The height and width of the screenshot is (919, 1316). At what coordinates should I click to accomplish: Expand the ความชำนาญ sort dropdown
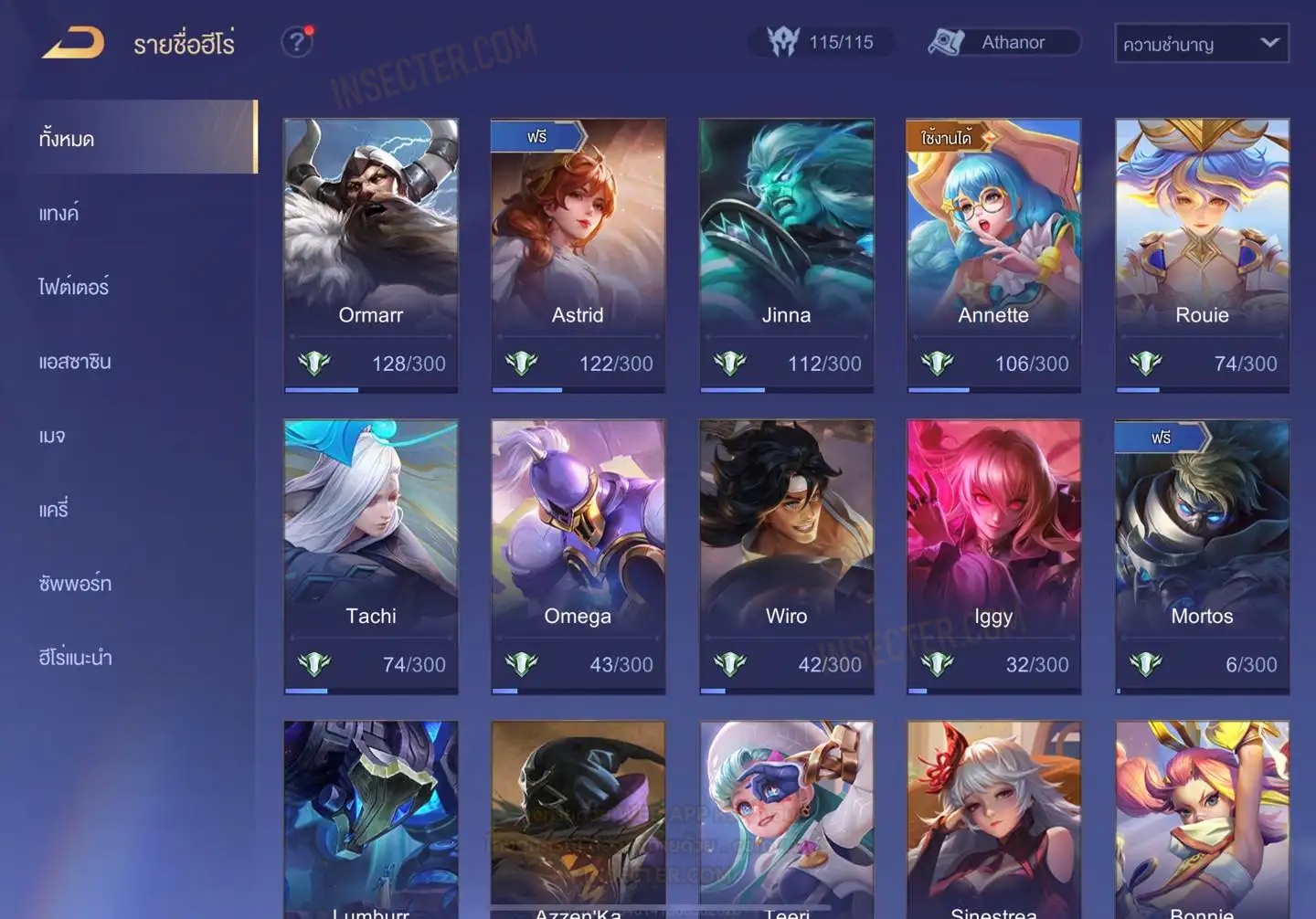pos(1201,43)
